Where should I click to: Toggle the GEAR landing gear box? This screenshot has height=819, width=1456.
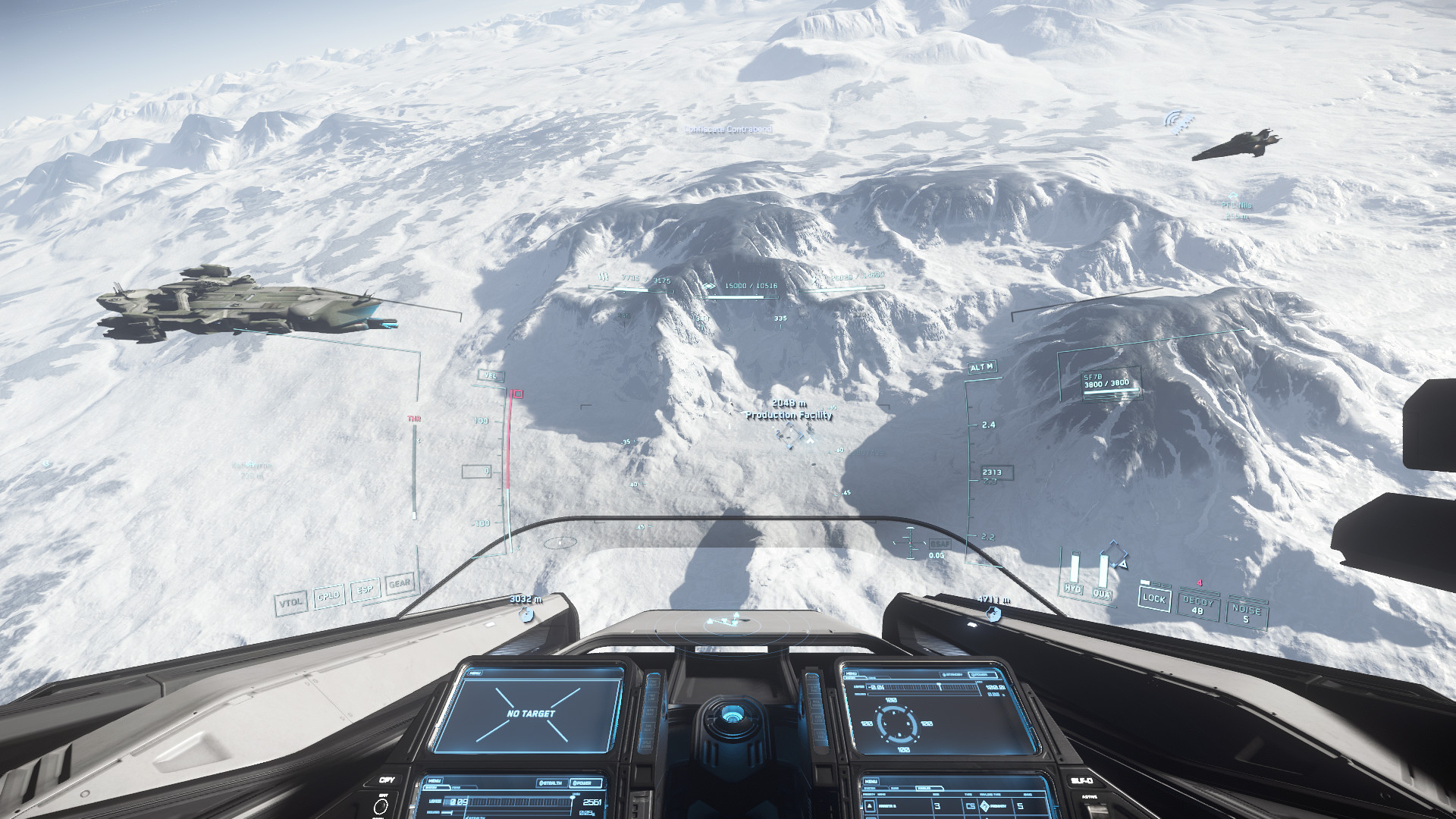click(x=400, y=583)
